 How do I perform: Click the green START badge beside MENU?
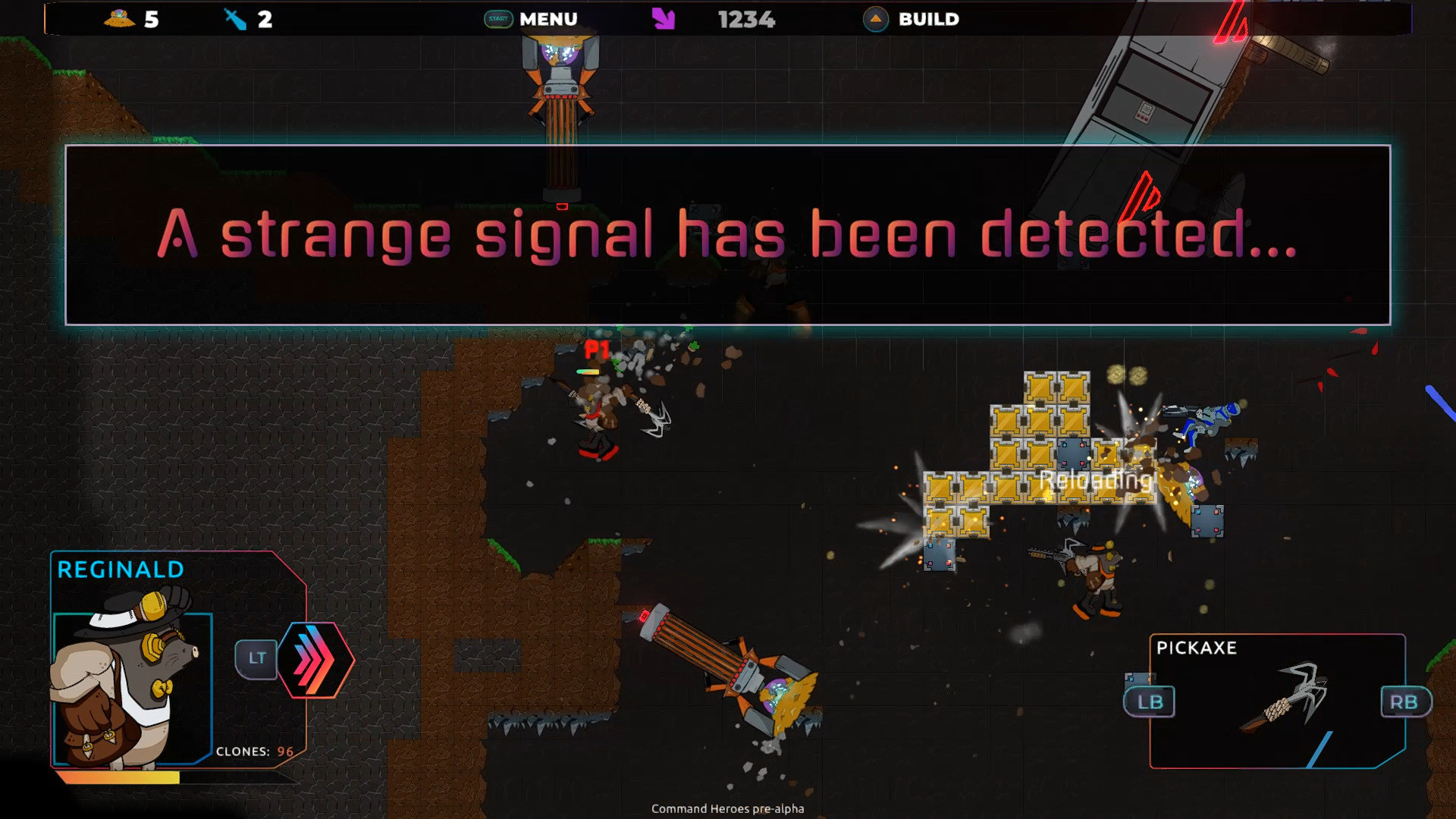(497, 19)
